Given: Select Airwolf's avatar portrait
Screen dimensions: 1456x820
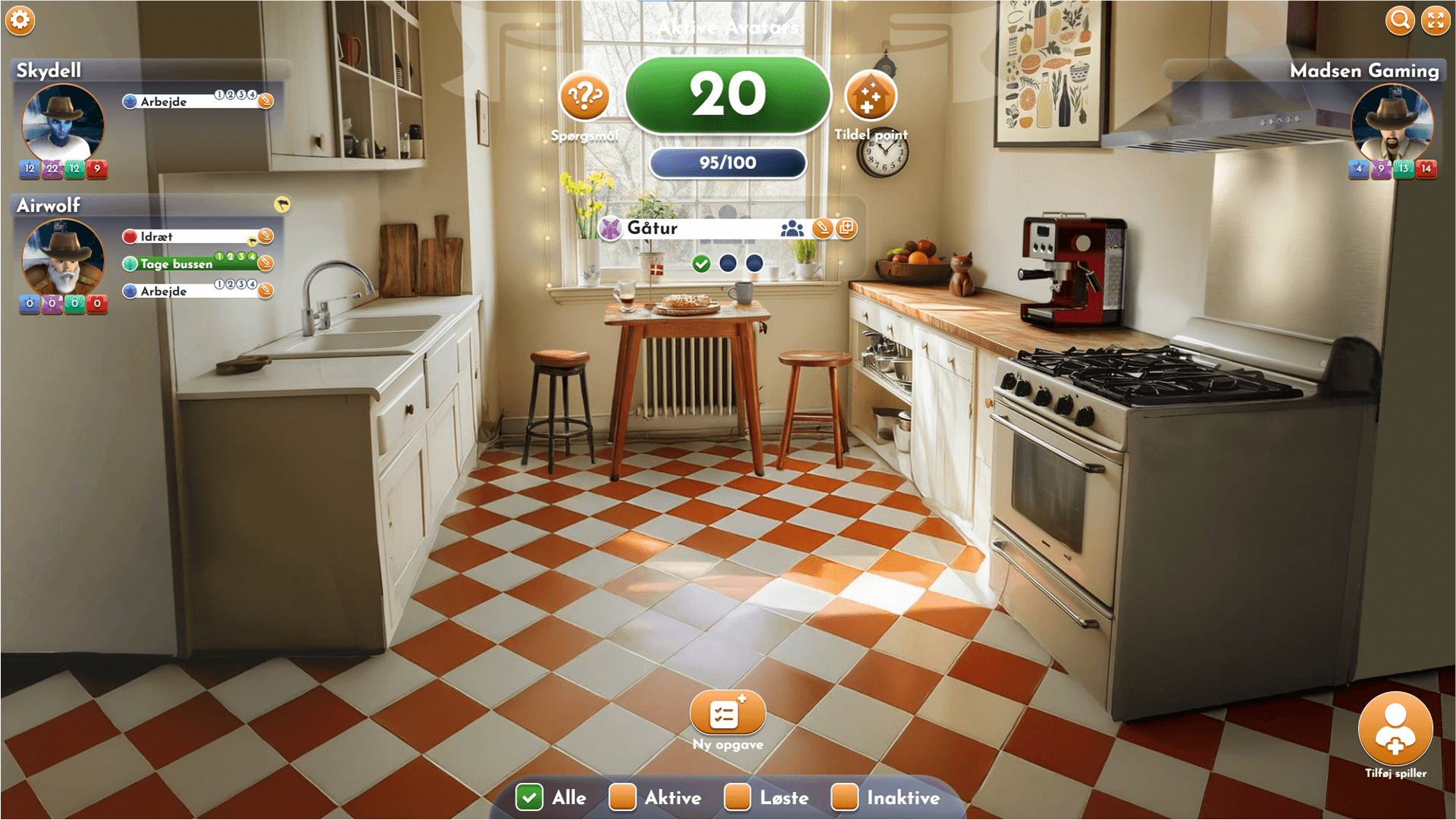Looking at the screenshot, I should coord(63,258).
